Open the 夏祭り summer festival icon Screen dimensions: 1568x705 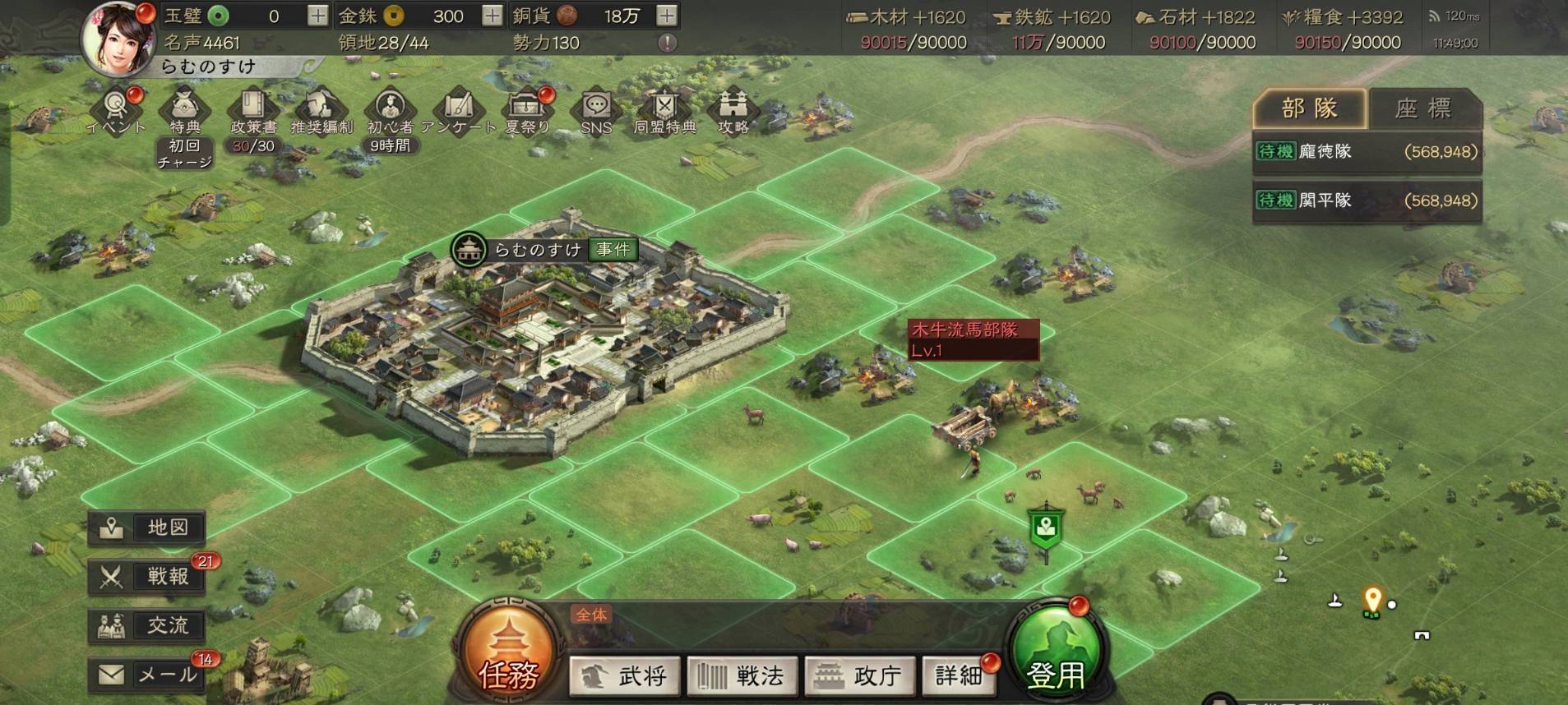pos(526,112)
